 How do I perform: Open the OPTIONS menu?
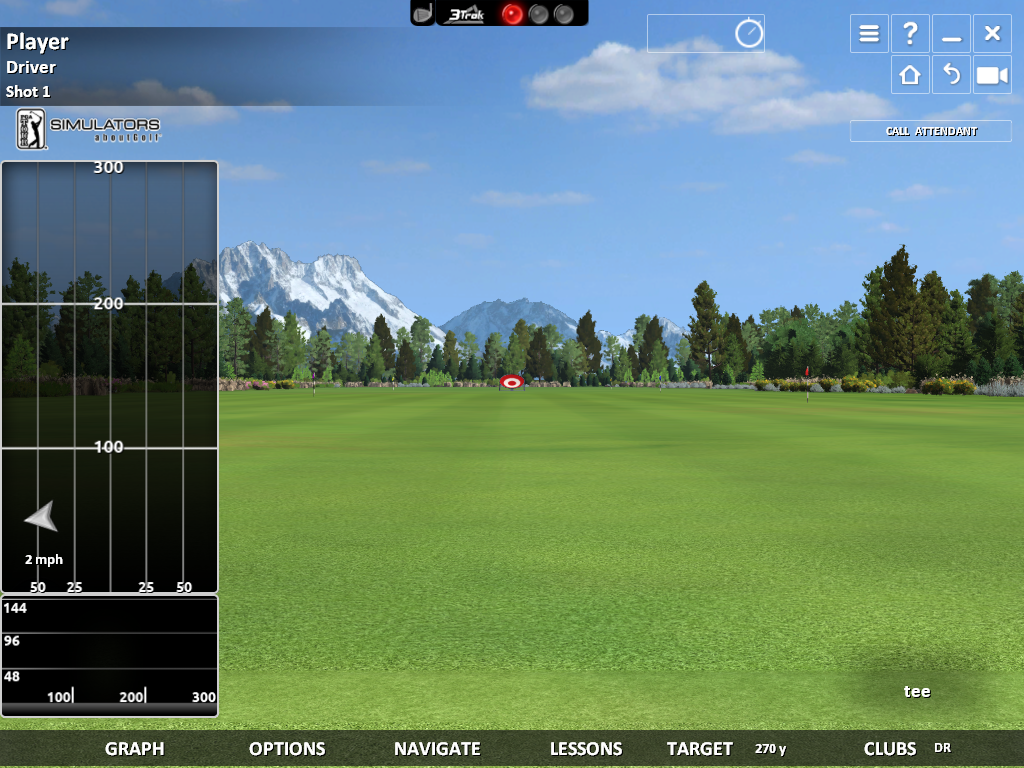287,748
